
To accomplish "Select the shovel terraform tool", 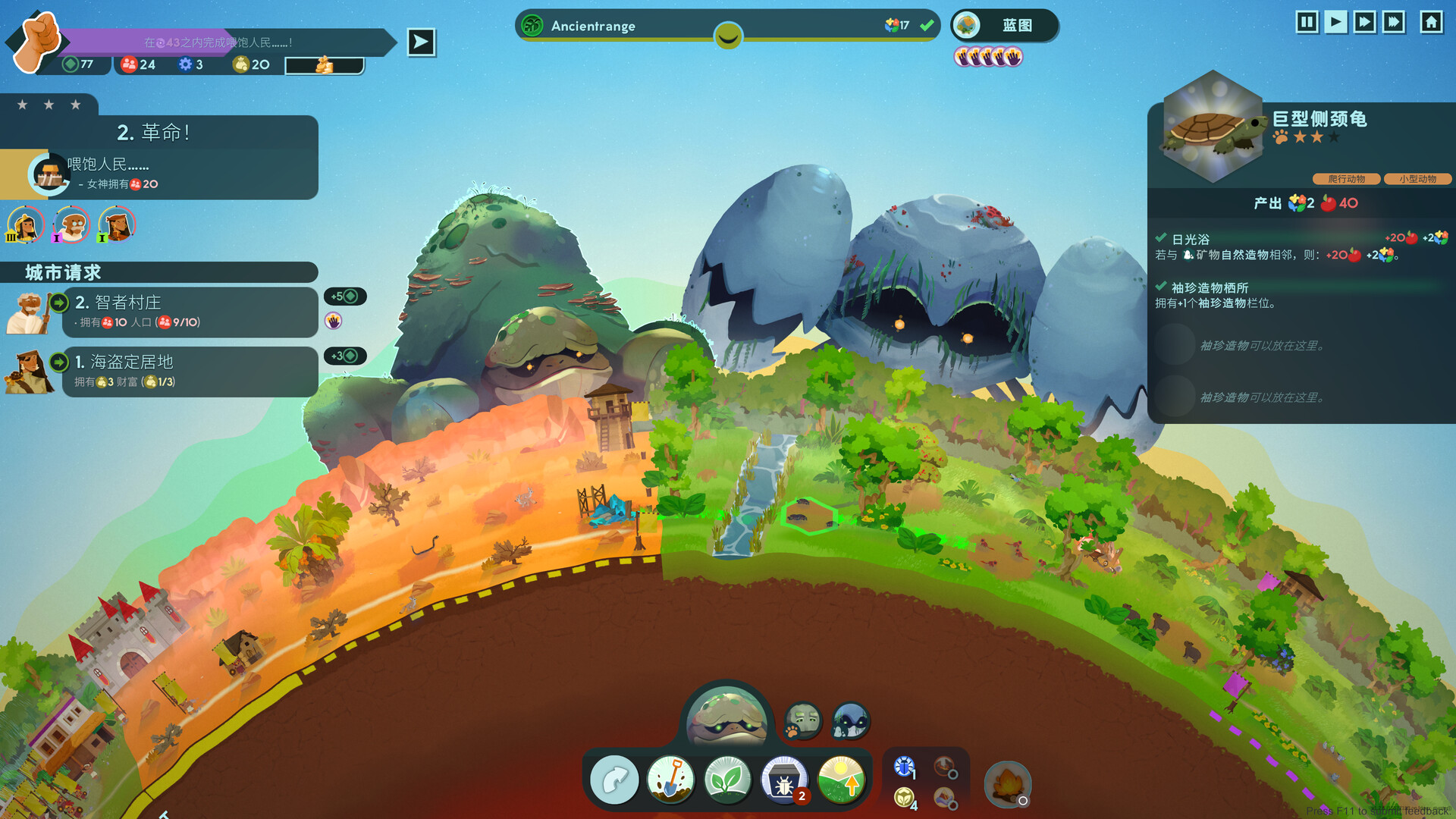I will pyautogui.click(x=672, y=779).
